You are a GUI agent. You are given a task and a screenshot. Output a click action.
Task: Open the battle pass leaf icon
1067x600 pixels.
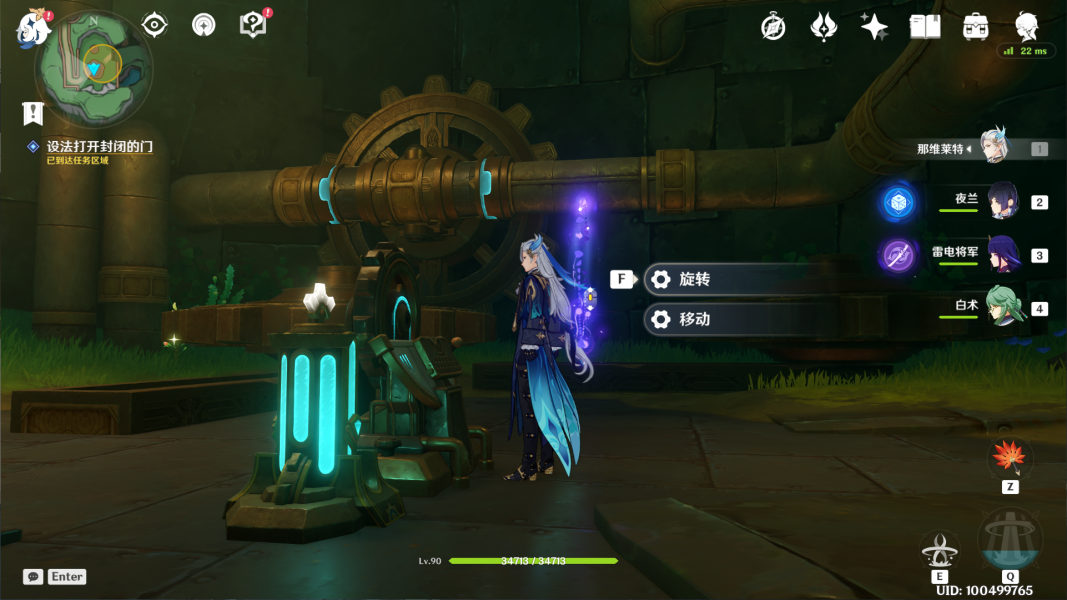823,27
